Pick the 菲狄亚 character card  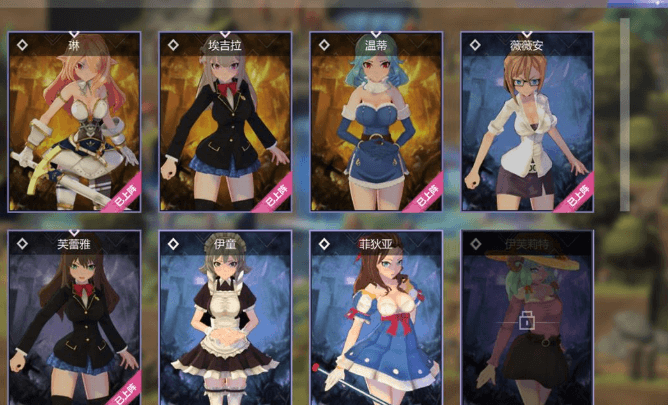click(x=376, y=318)
